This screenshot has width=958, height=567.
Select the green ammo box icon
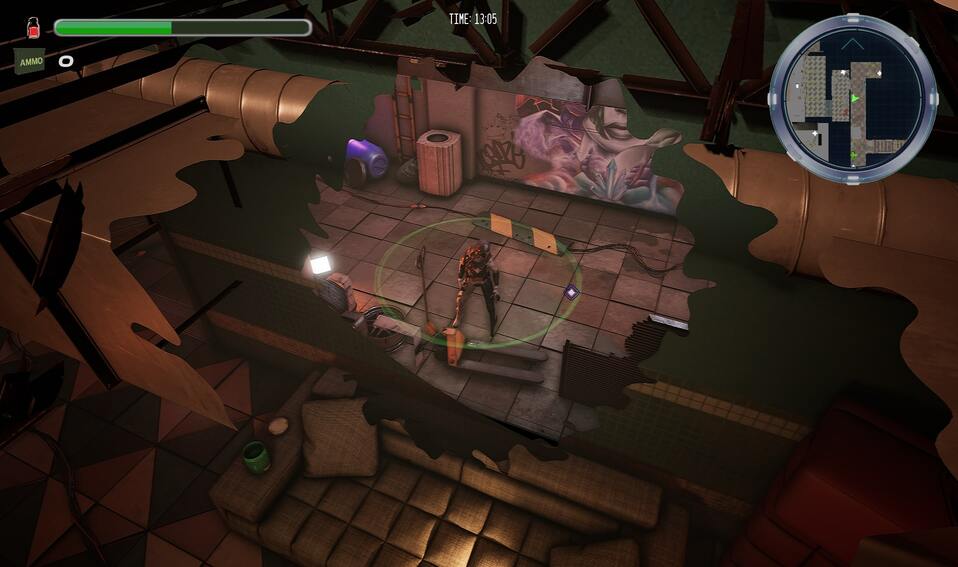(x=30, y=60)
